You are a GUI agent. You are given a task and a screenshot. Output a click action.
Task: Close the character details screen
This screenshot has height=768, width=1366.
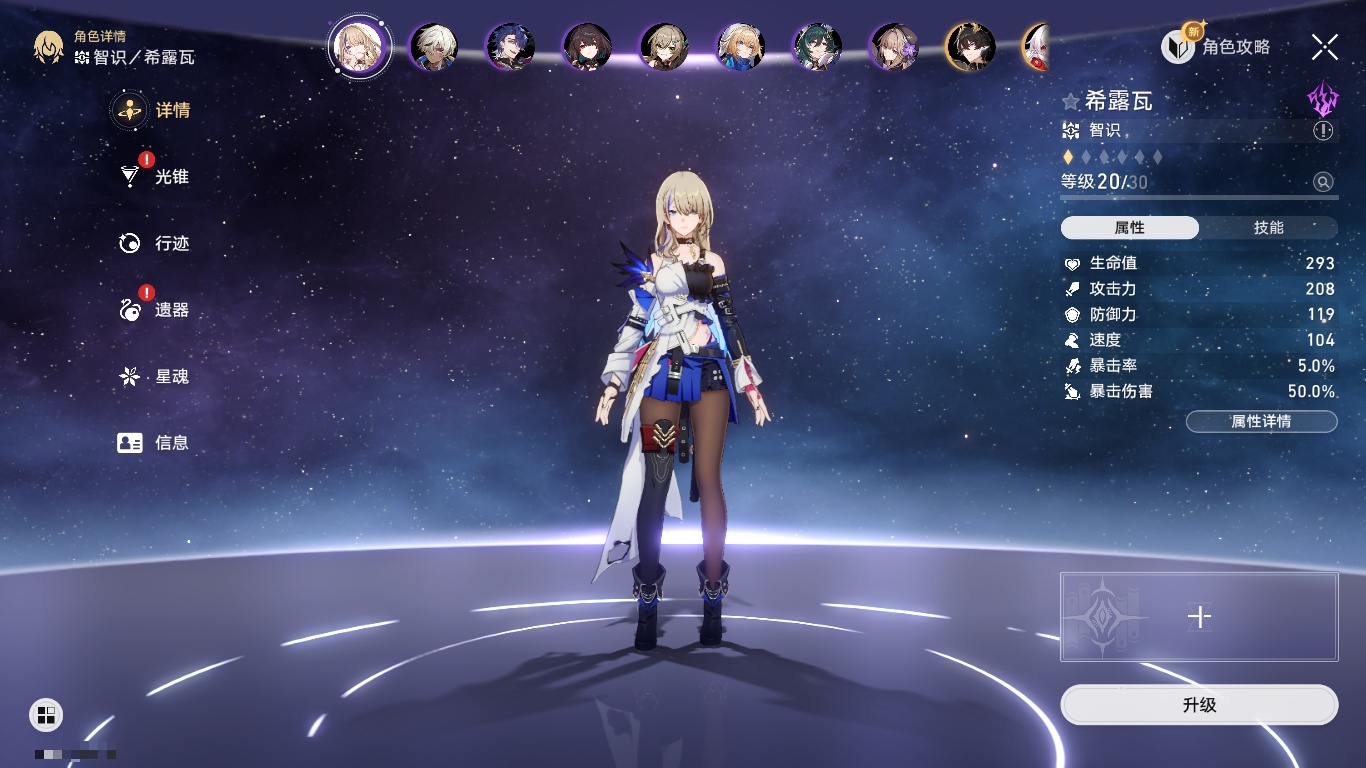tap(1325, 46)
